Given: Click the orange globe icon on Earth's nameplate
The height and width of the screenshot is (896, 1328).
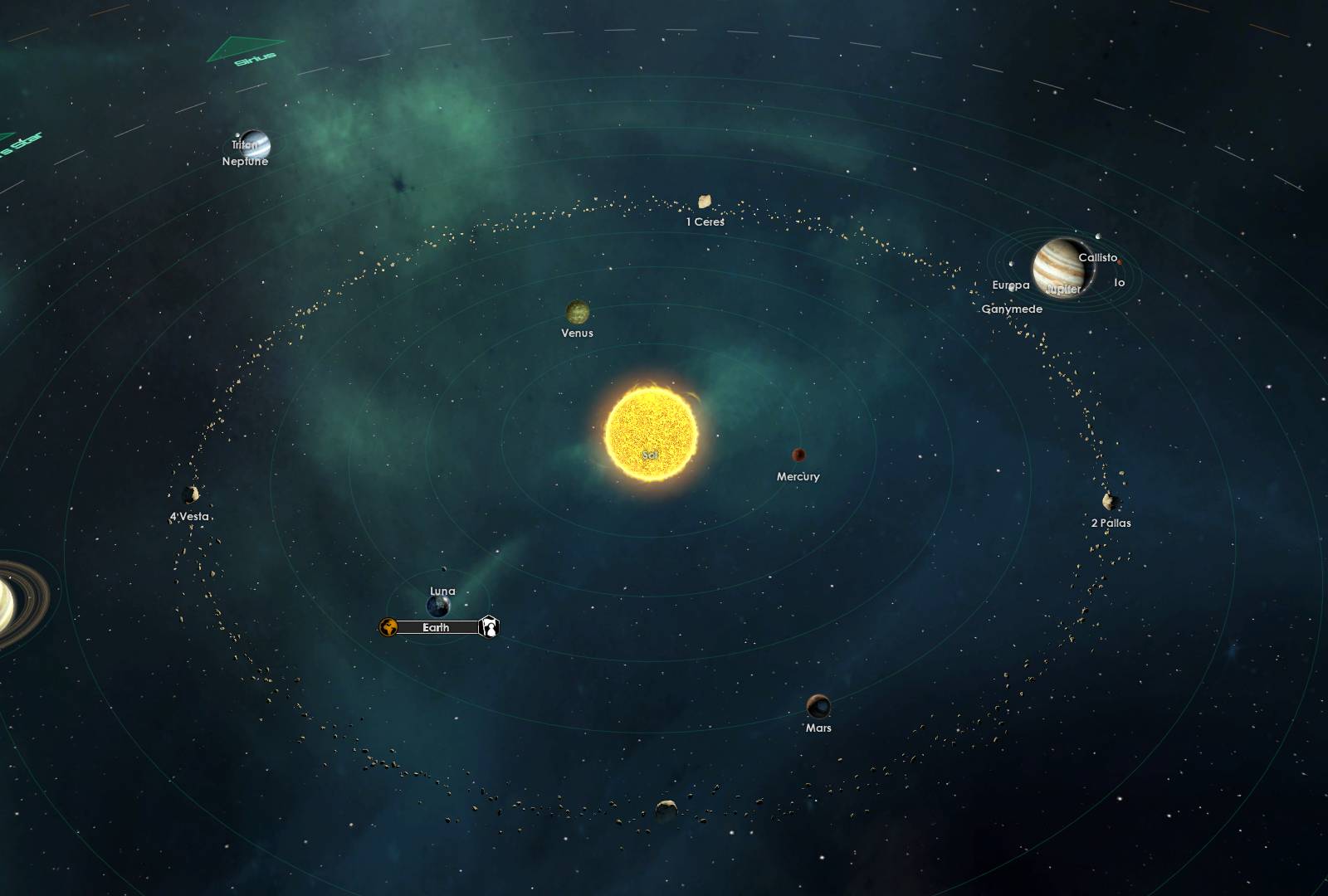Looking at the screenshot, I should point(388,628).
